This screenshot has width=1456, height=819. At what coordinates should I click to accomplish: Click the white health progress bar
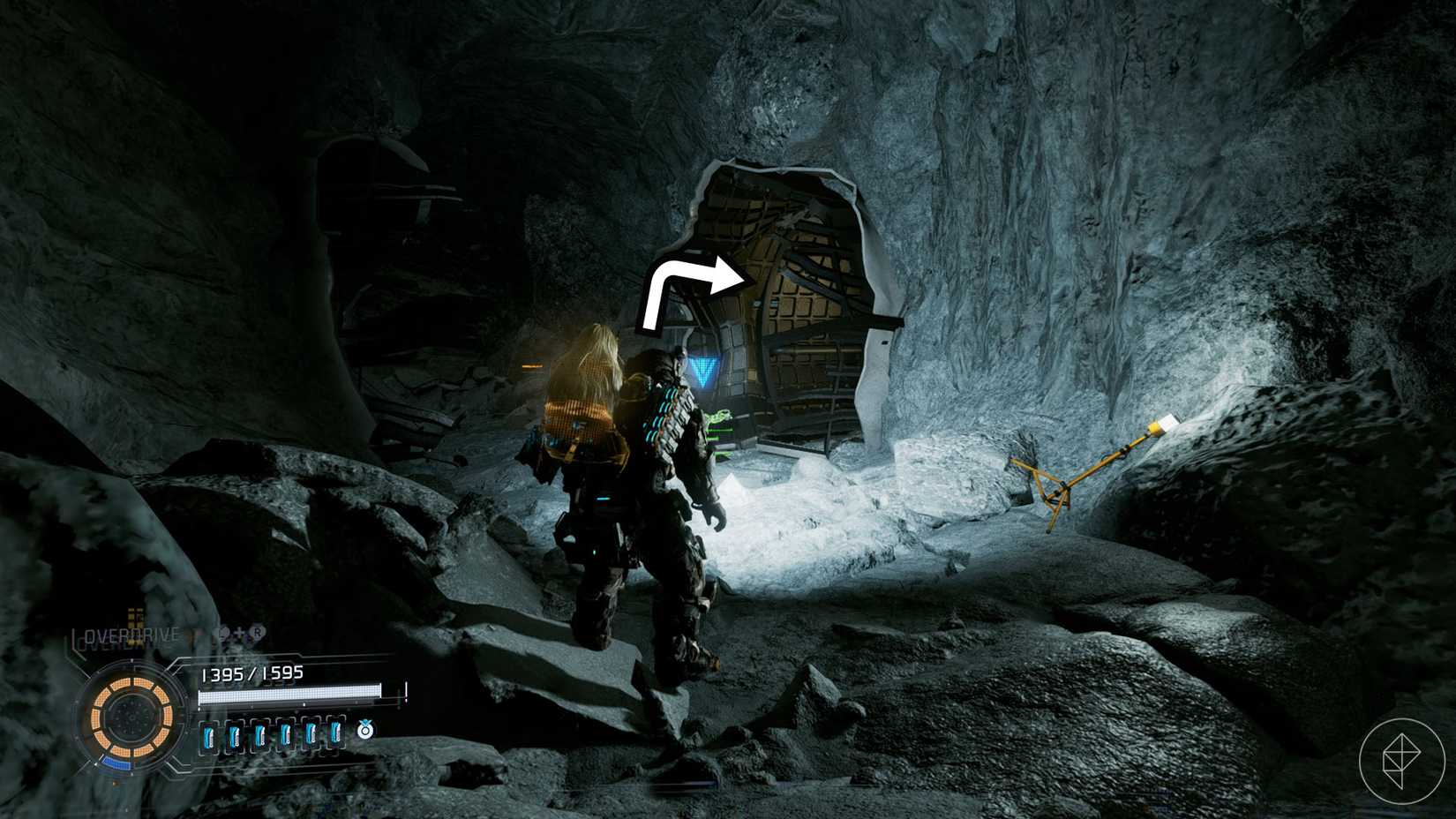(x=289, y=692)
